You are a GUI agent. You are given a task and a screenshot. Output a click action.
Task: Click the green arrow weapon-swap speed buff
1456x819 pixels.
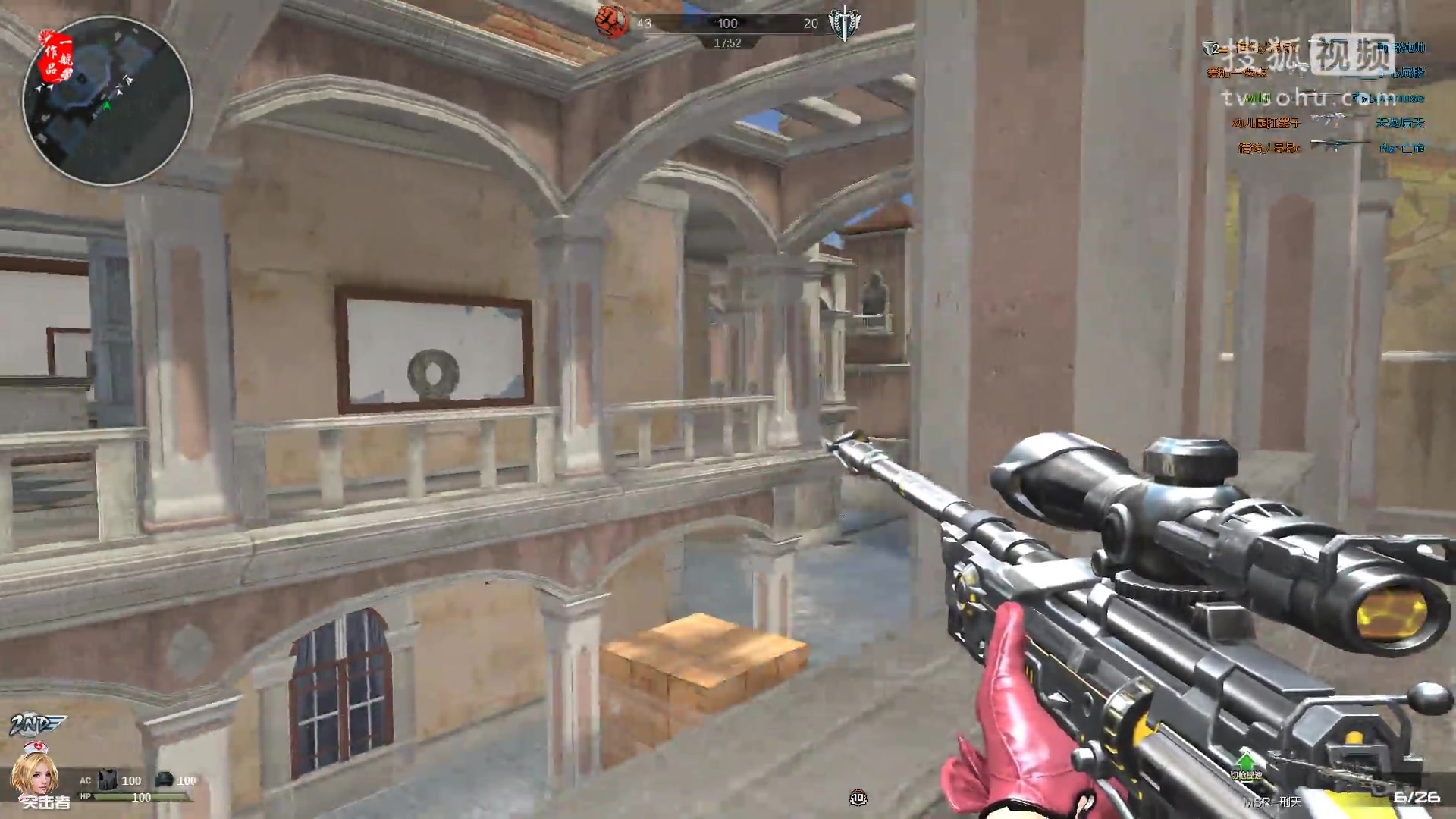click(x=1245, y=762)
